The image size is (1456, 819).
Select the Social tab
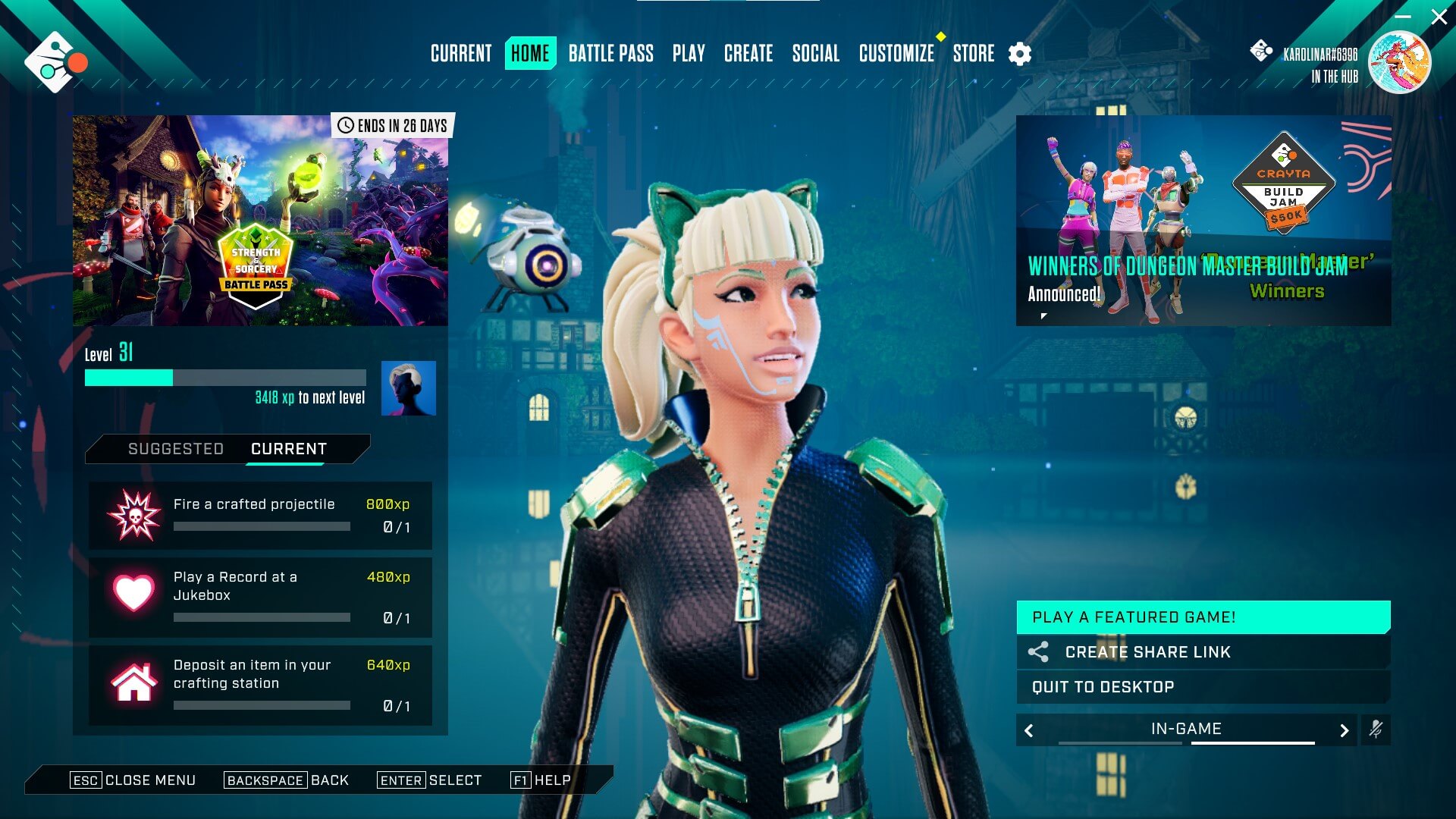click(x=815, y=54)
